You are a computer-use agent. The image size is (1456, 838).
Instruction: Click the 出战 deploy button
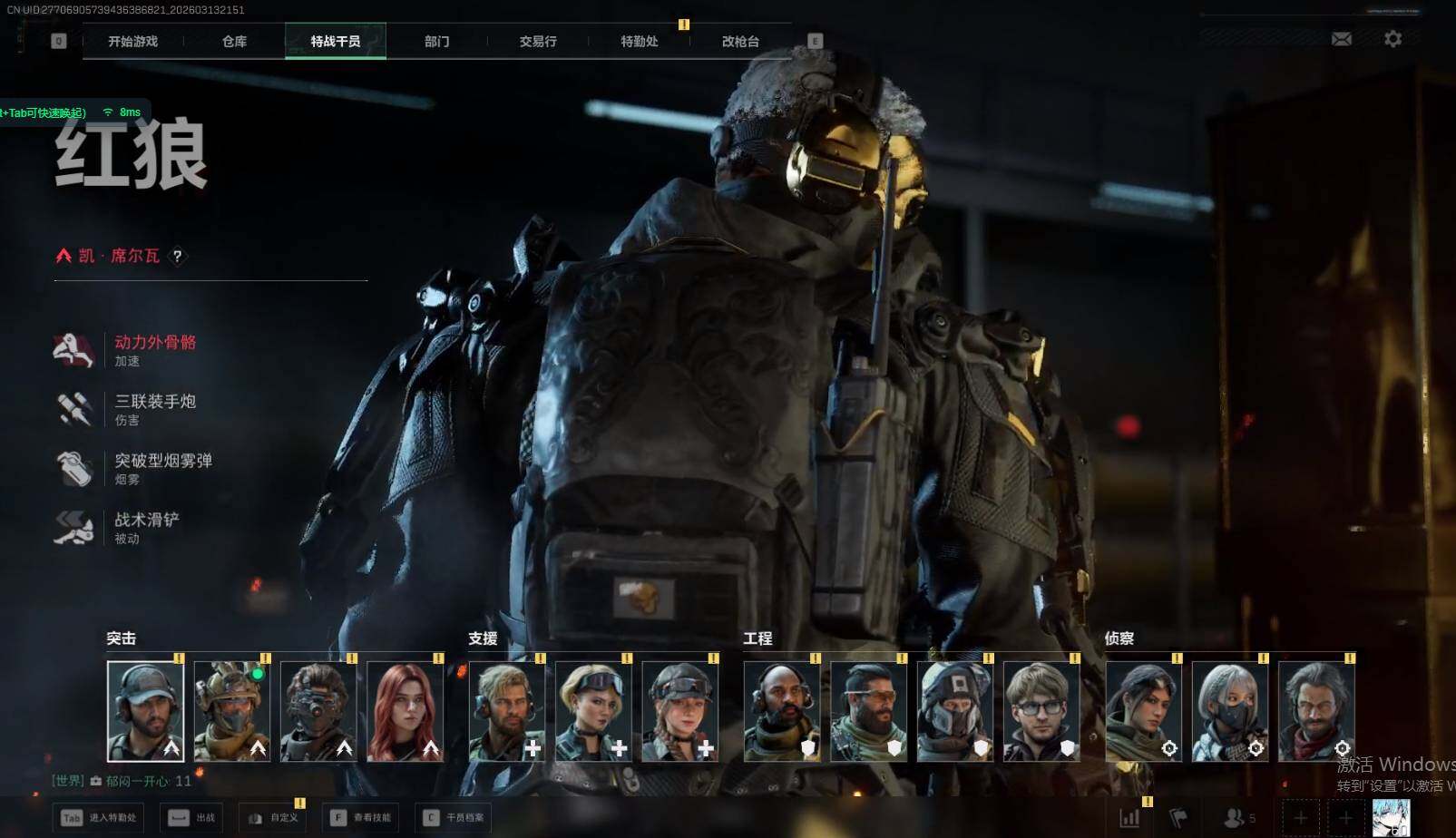tap(191, 818)
